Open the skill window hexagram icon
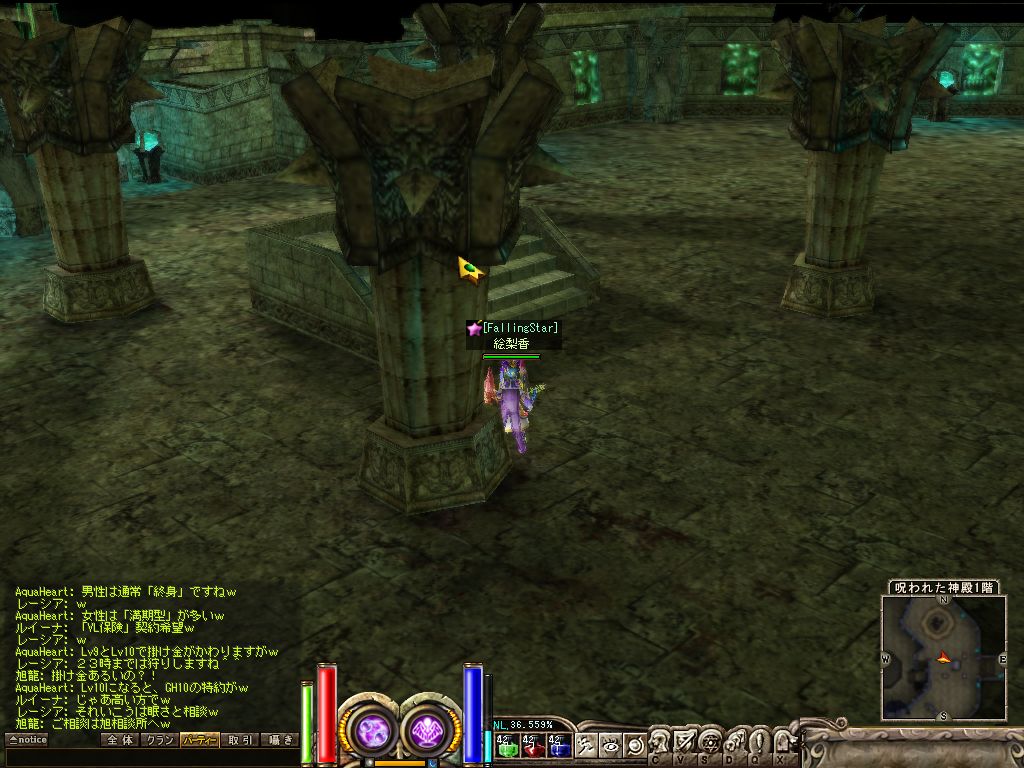Screen dimensions: 1024x768 (710, 742)
